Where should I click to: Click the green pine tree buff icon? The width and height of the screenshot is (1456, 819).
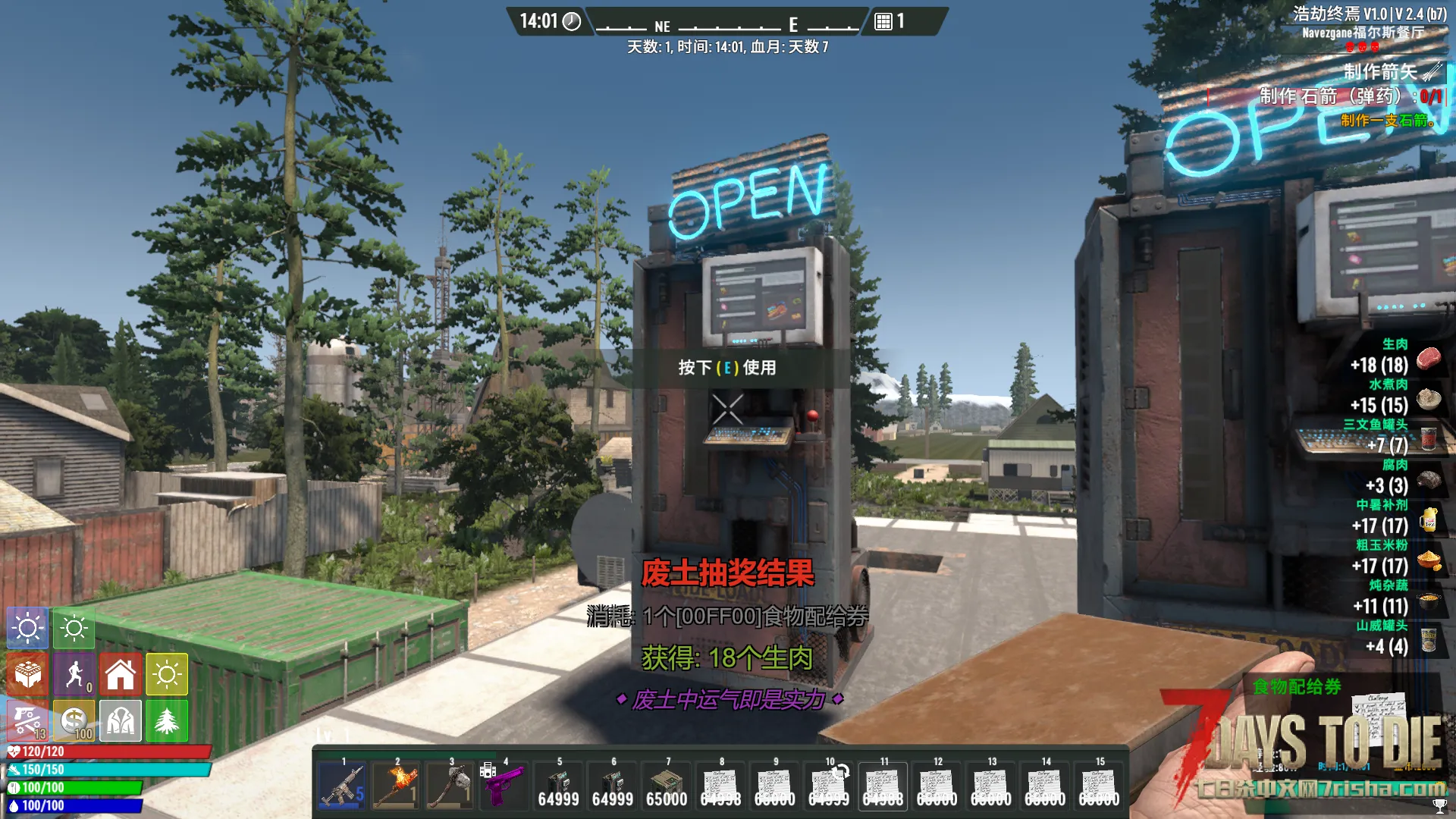click(167, 720)
